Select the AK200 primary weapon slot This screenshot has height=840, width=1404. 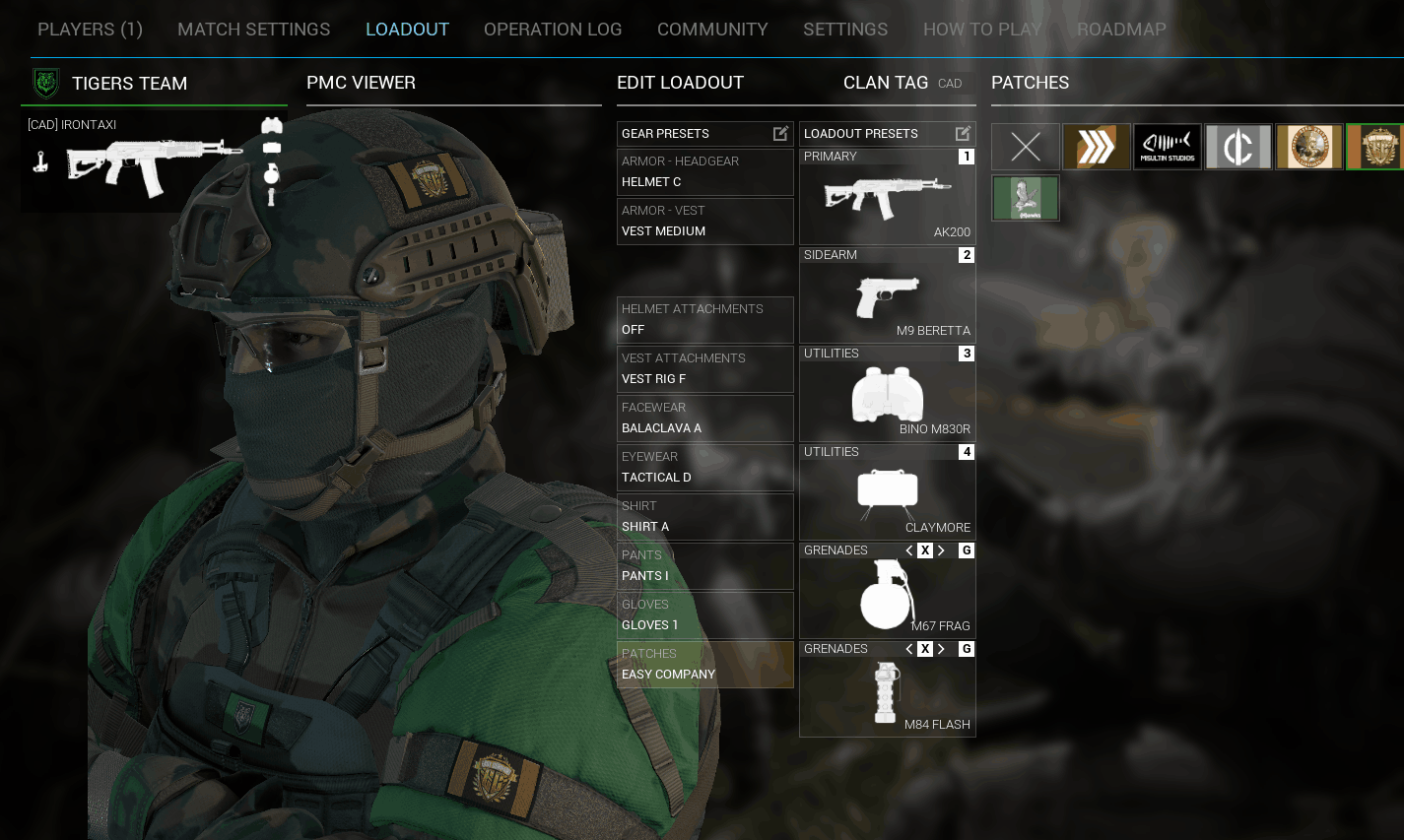pos(887,197)
